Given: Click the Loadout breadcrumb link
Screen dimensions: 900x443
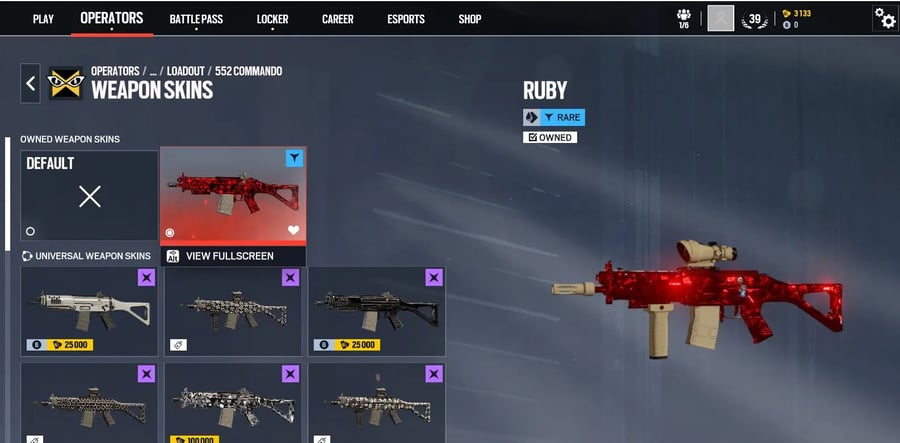Looking at the screenshot, I should [185, 71].
